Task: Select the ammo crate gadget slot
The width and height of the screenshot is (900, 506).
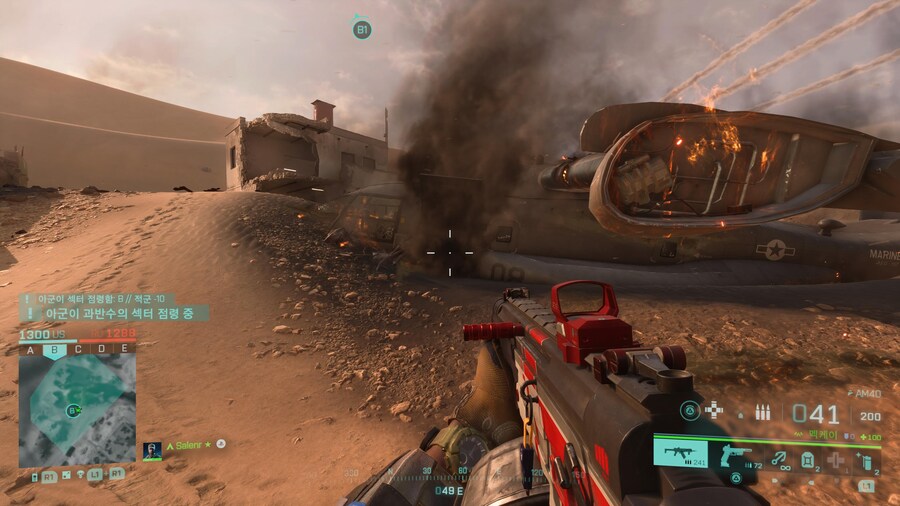Action: tap(807, 460)
